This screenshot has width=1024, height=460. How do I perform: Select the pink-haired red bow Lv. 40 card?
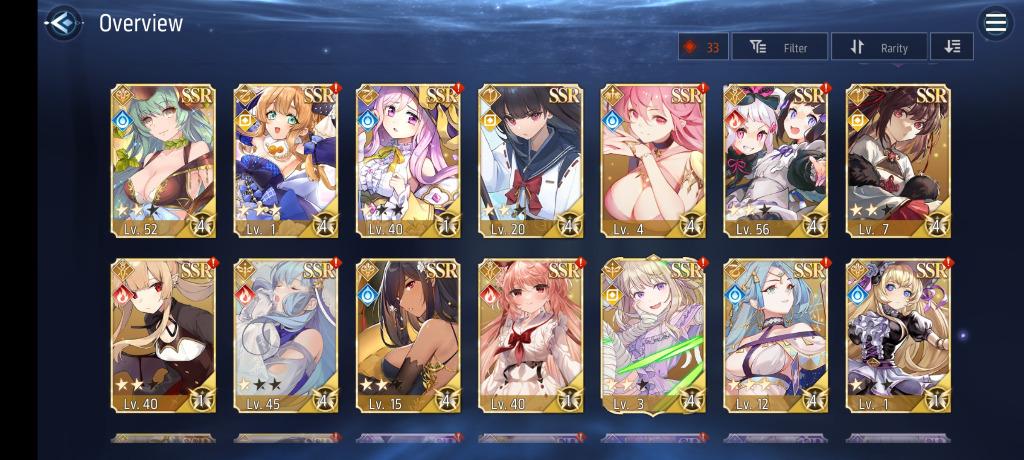530,335
